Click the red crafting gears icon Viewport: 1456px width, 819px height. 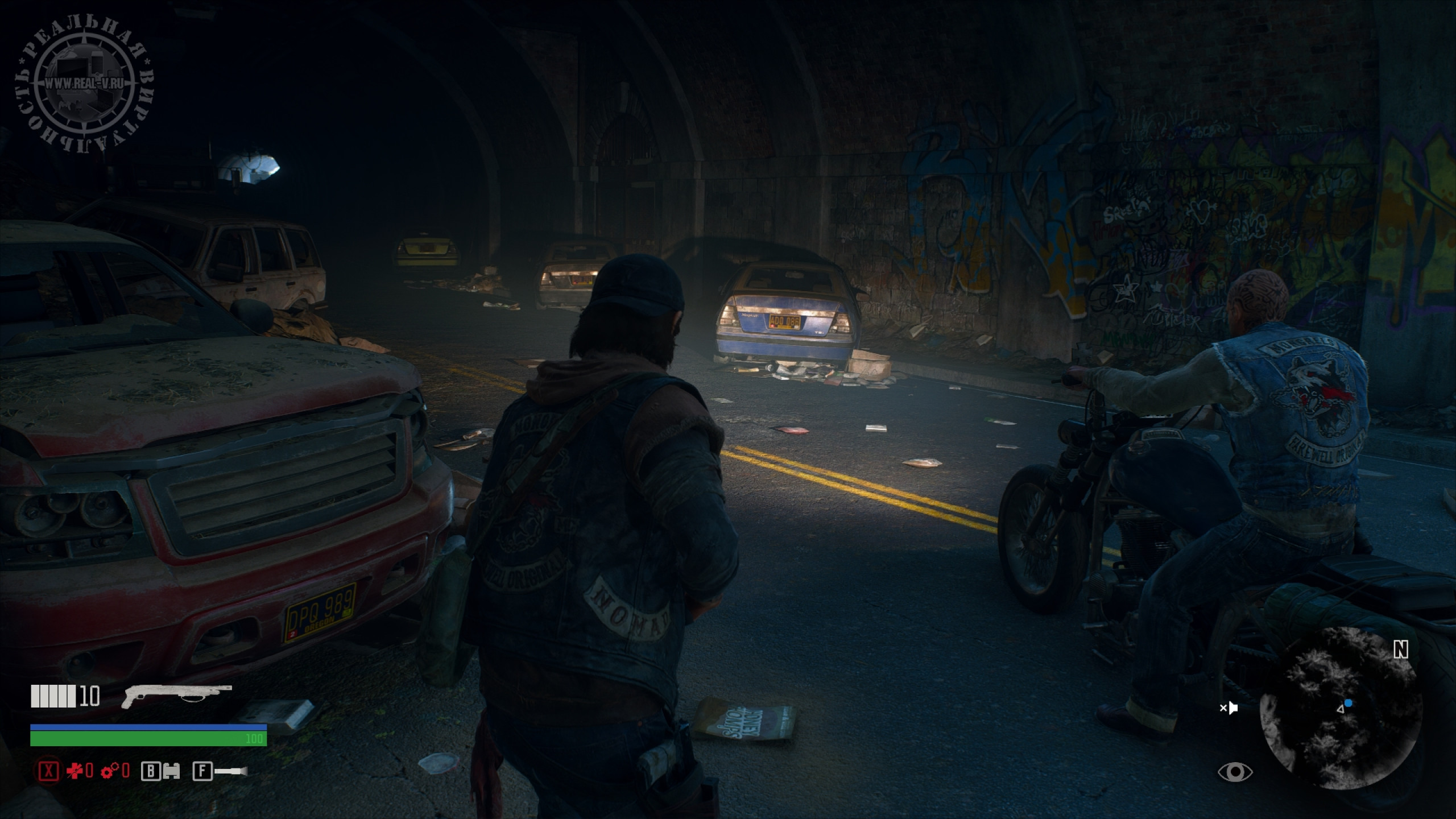[110, 771]
